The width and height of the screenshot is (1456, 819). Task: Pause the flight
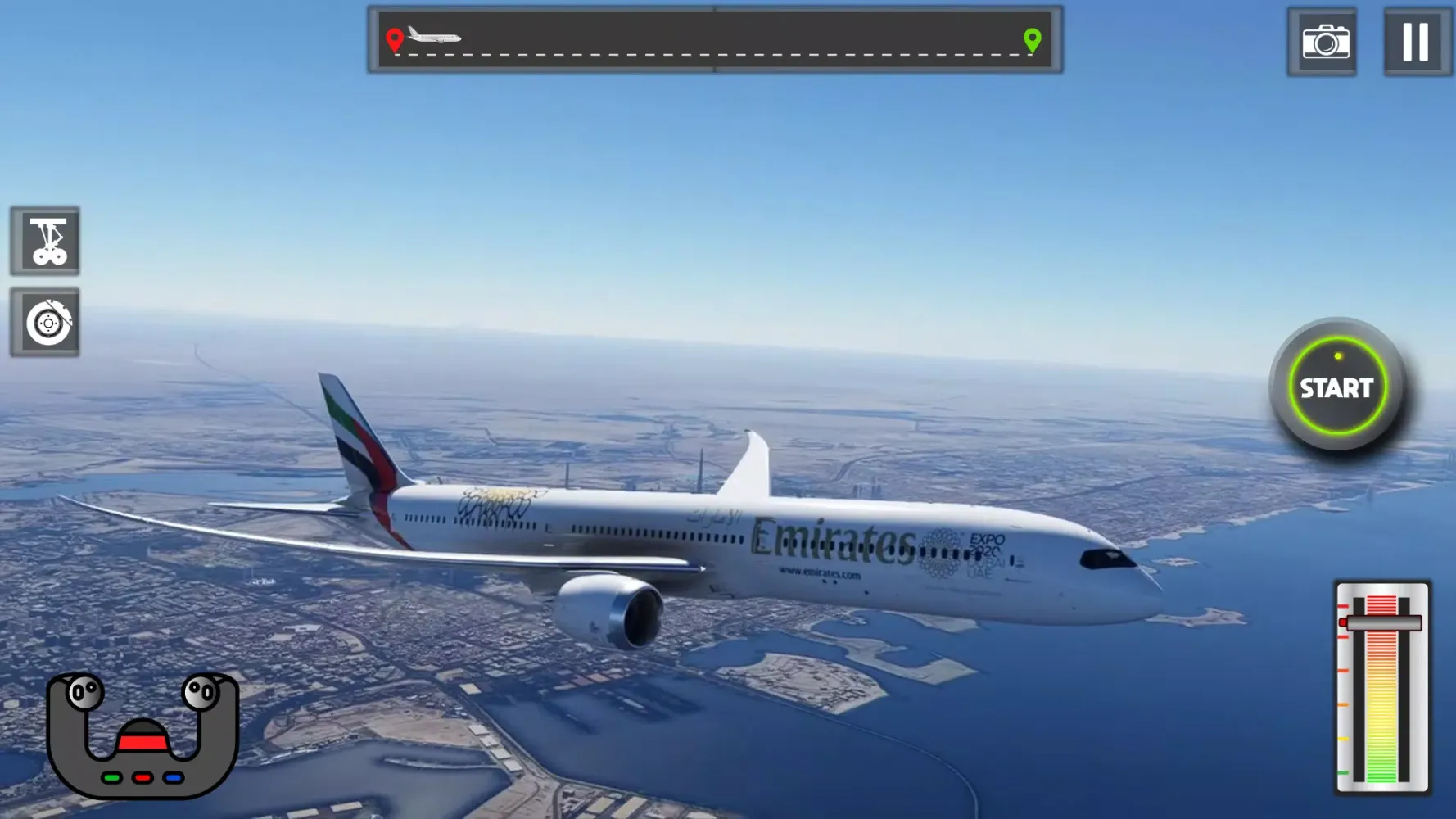[1416, 42]
